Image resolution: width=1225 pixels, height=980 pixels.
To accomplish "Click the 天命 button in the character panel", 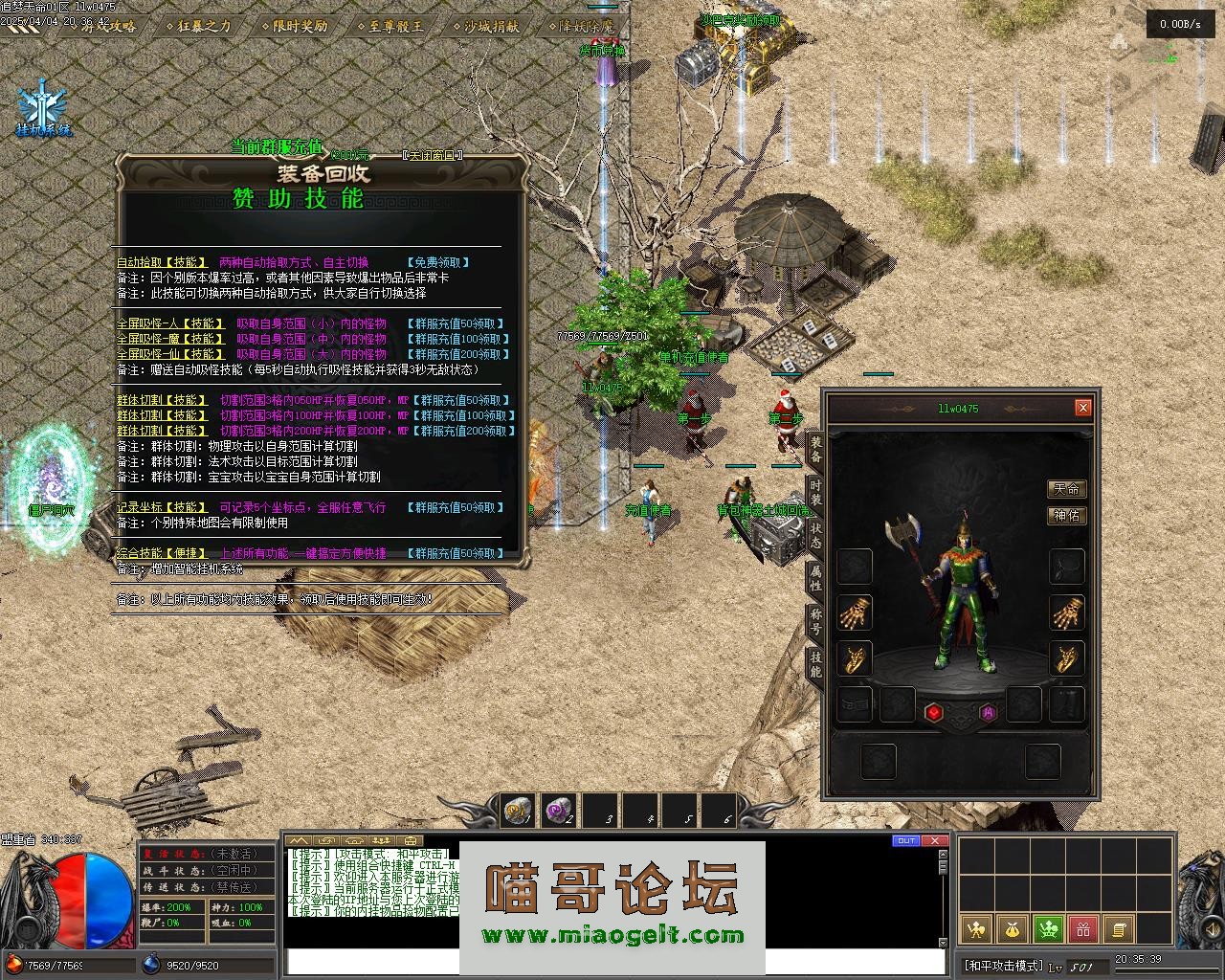I will coord(1066,489).
